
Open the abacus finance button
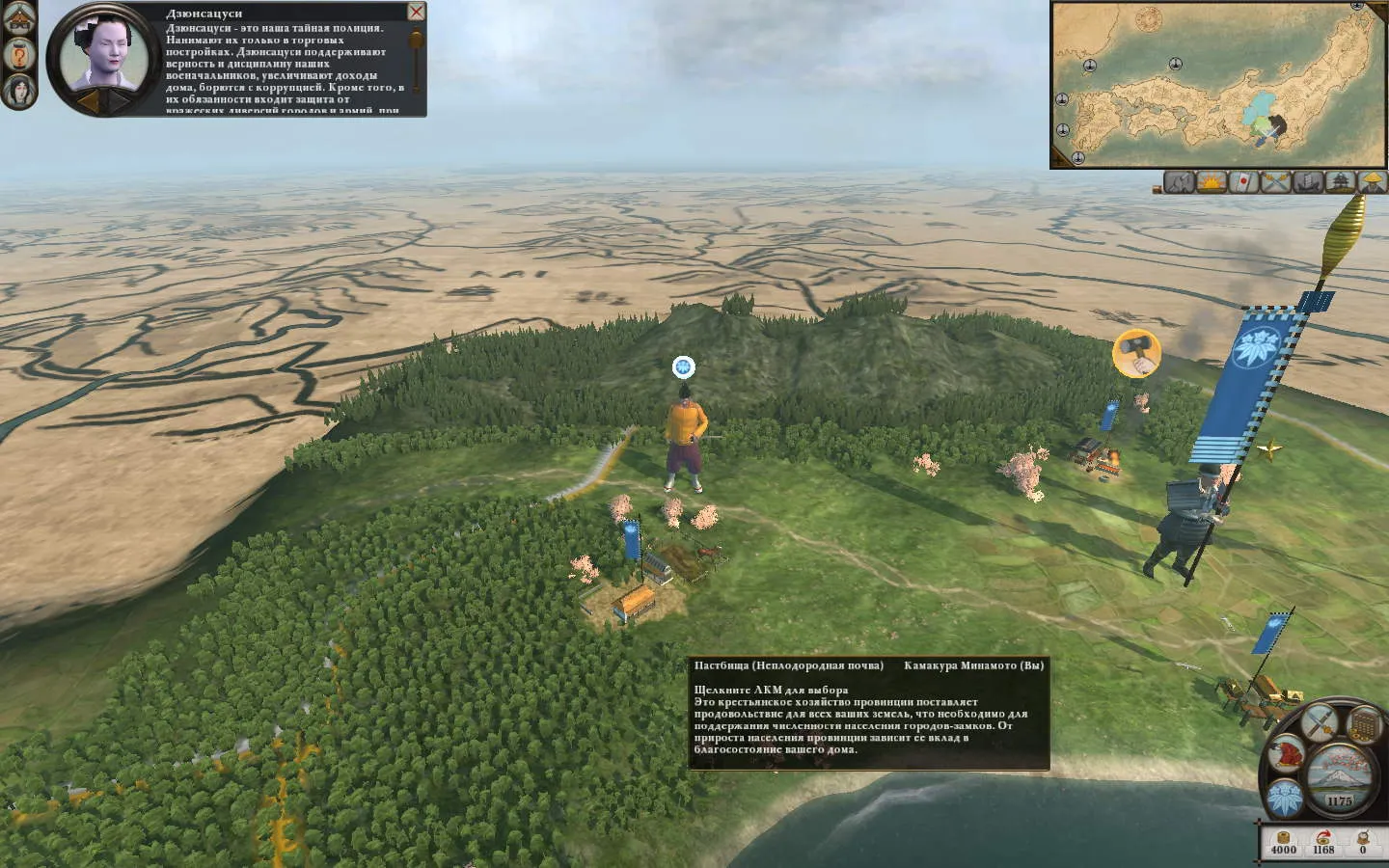[x=1364, y=723]
